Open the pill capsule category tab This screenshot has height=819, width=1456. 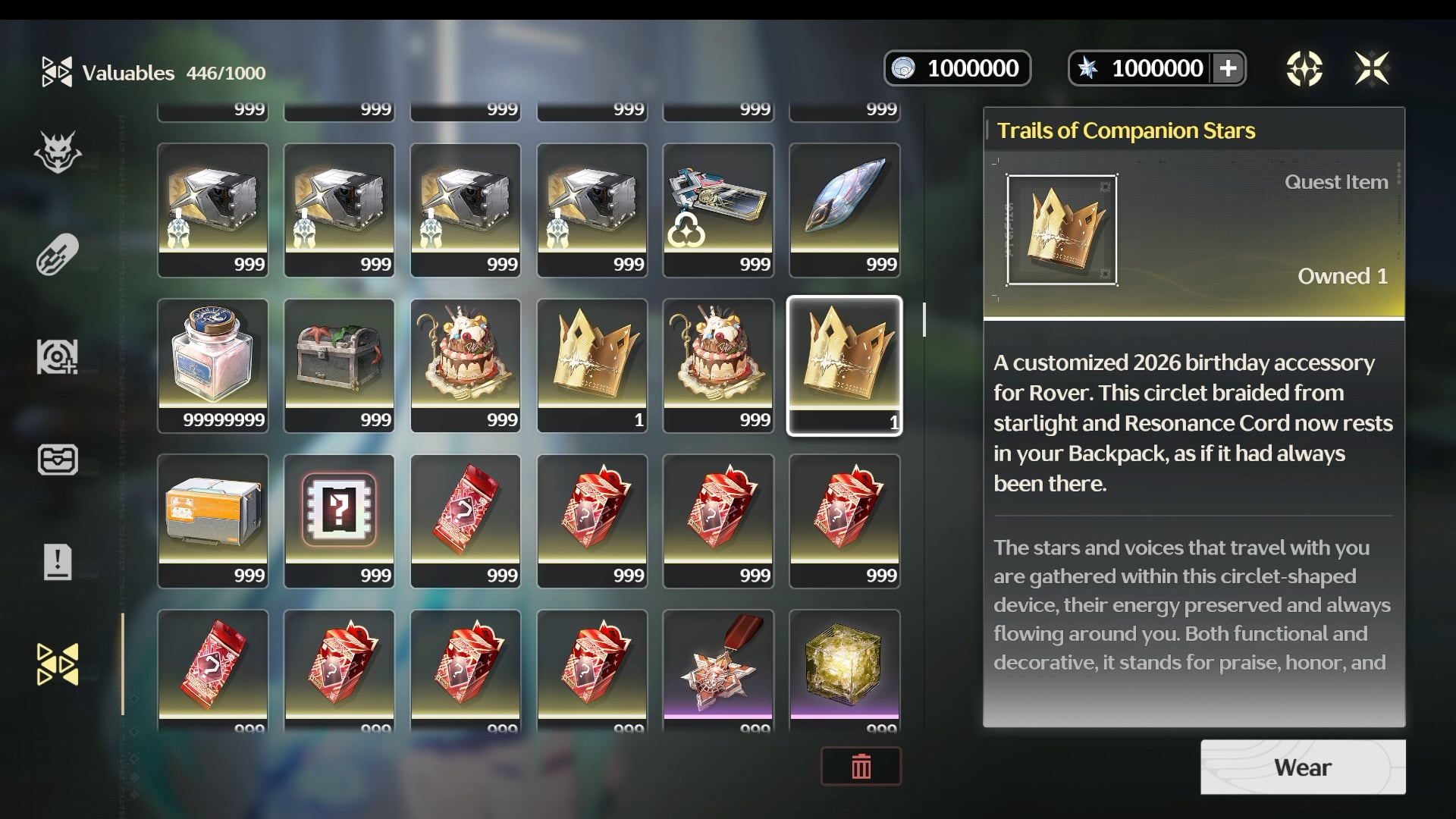(x=58, y=254)
